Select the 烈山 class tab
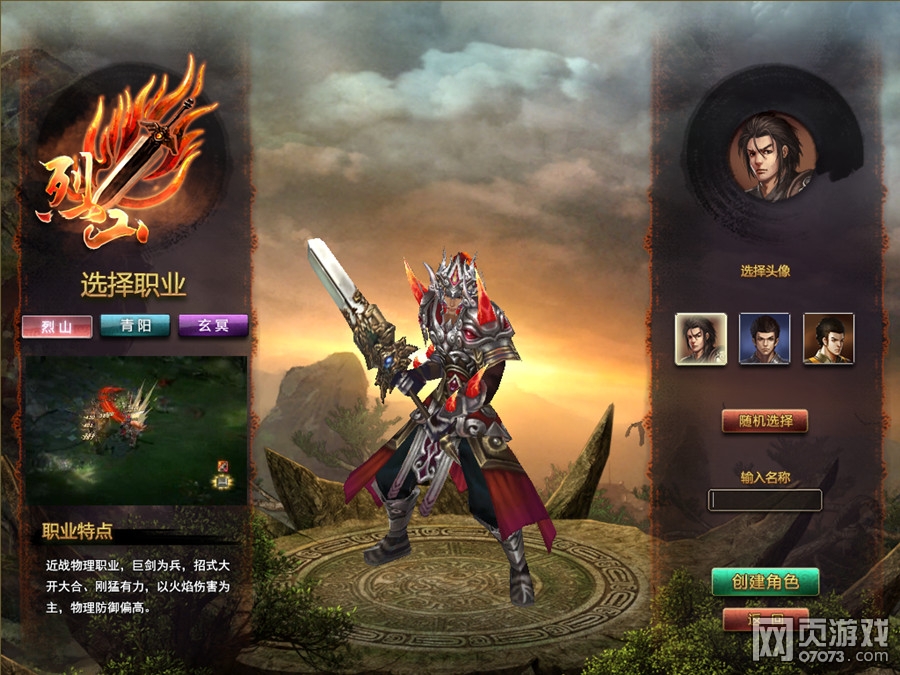Viewport: 900px width, 675px height. (x=57, y=326)
